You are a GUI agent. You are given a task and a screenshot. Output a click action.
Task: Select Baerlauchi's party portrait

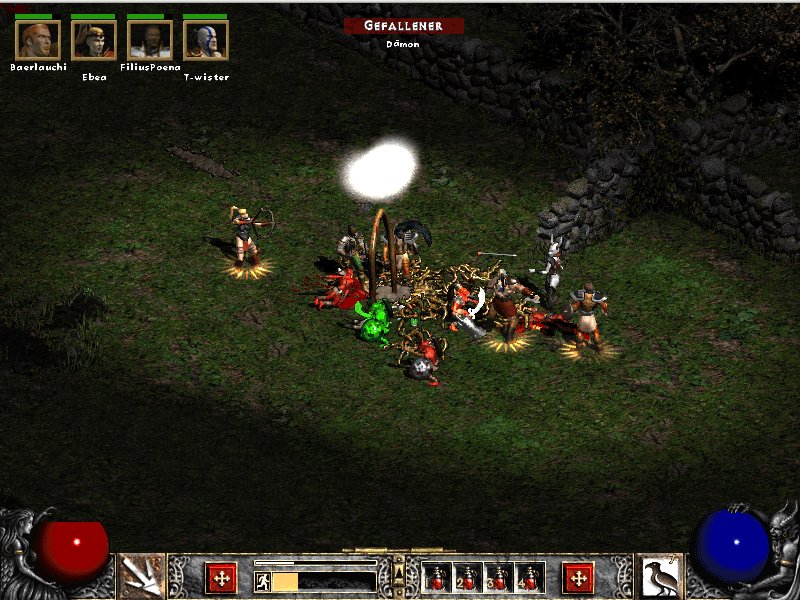(x=38, y=40)
